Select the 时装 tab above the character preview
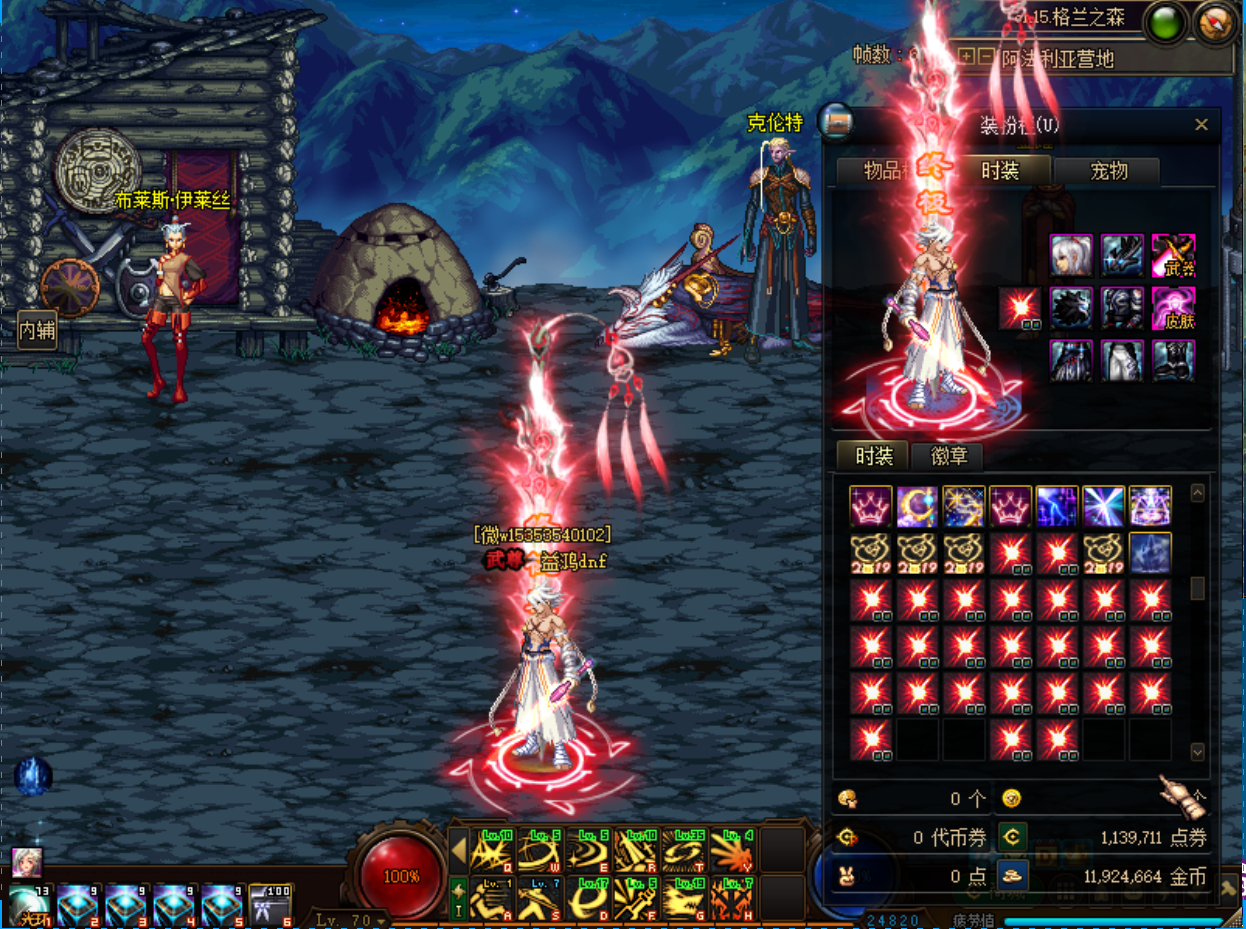Viewport: 1246px width, 929px height. 999,171
